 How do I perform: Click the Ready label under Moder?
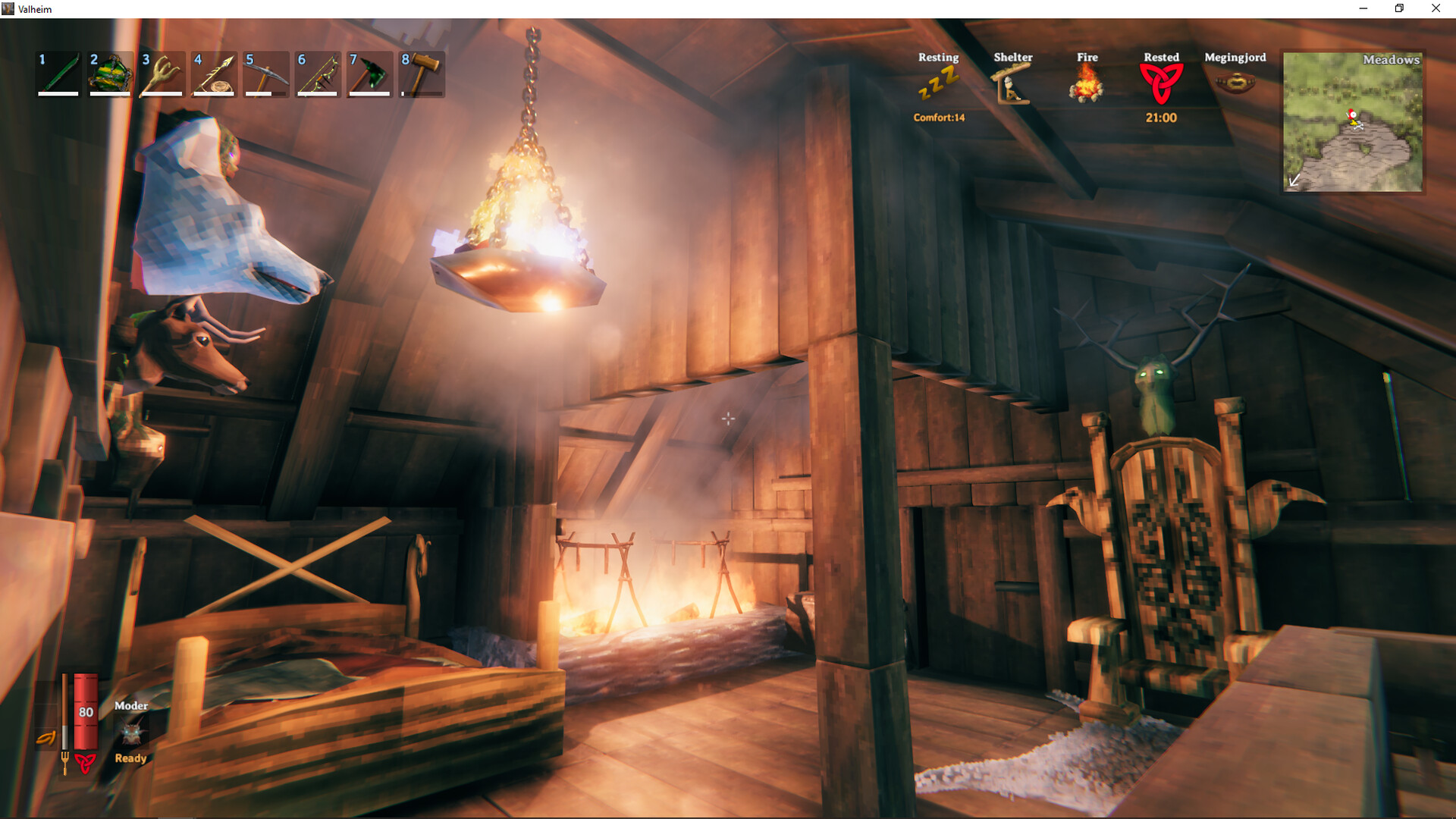[130, 758]
